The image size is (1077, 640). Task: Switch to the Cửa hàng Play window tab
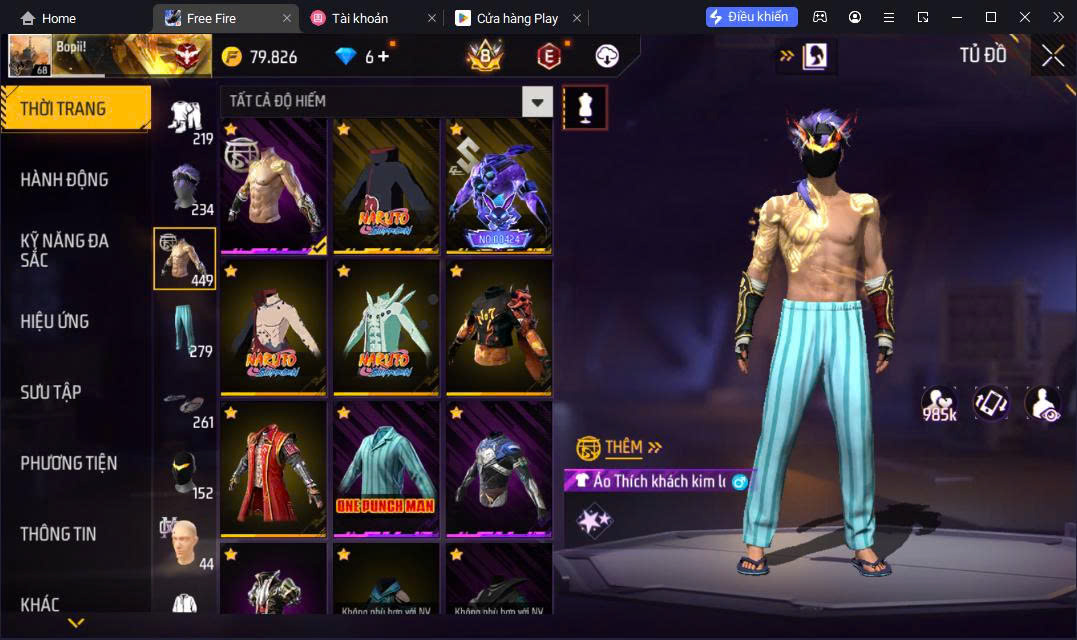516,18
